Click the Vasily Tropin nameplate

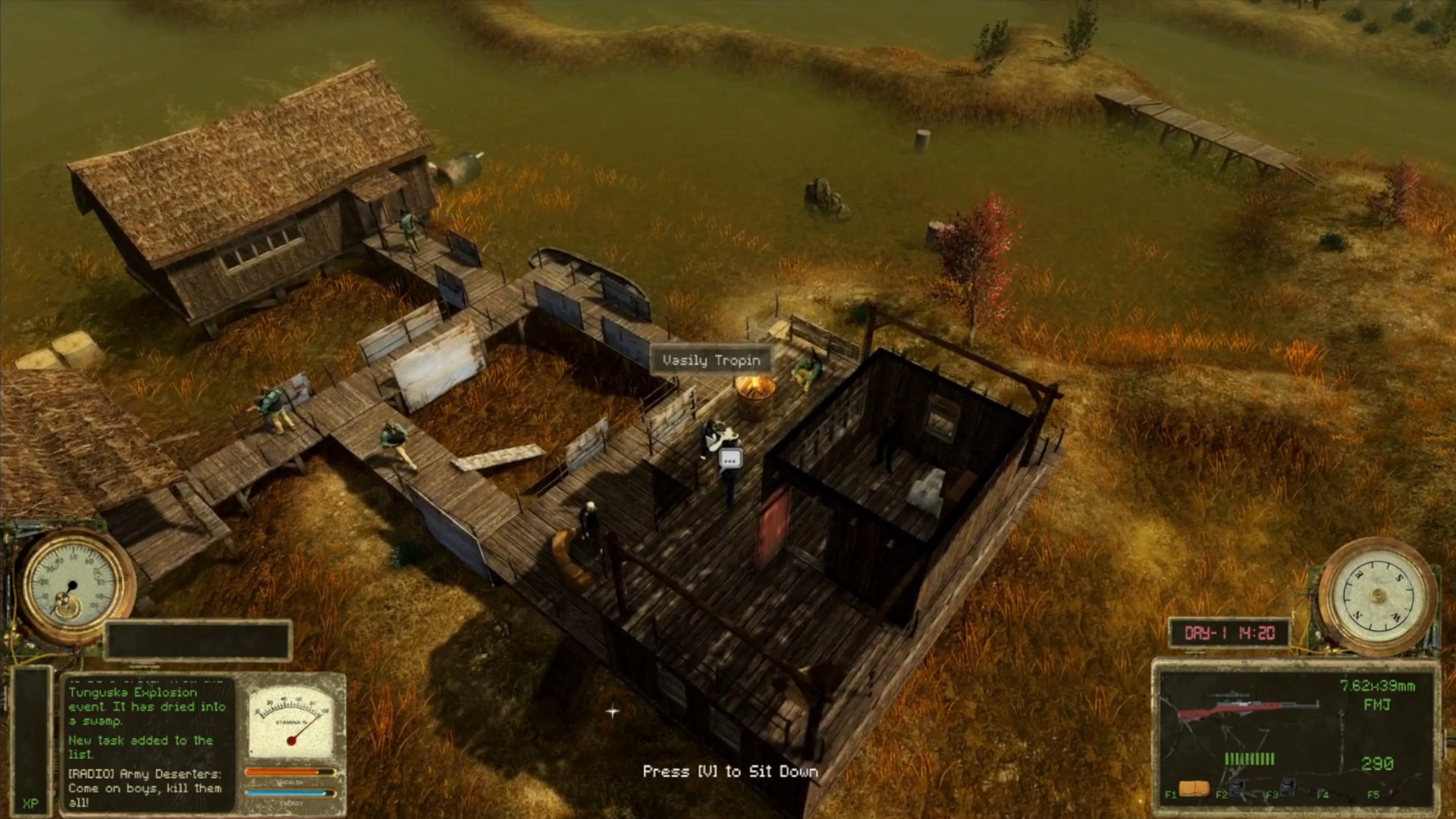pos(711,360)
